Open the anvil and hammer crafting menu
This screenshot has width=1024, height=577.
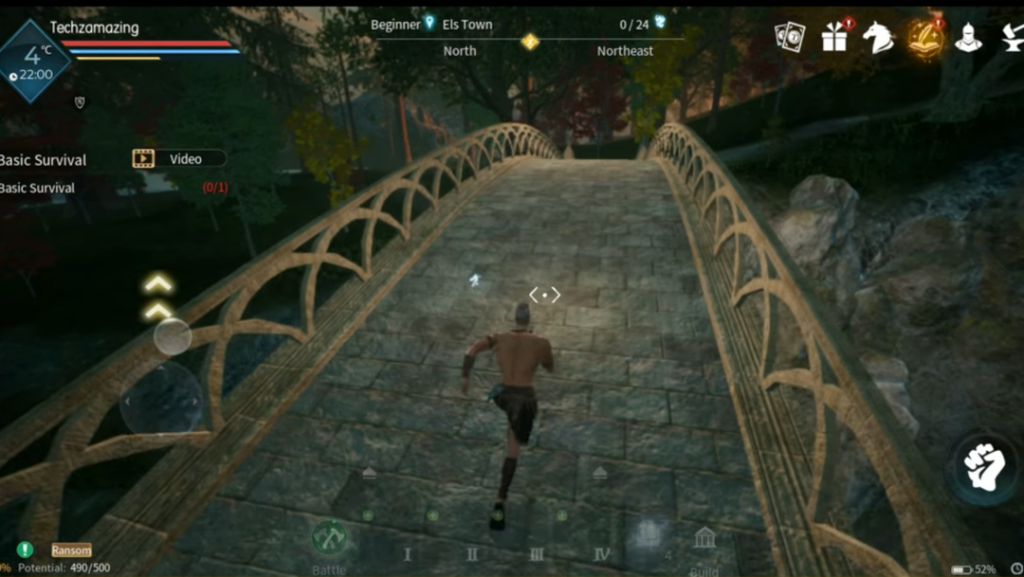1012,38
